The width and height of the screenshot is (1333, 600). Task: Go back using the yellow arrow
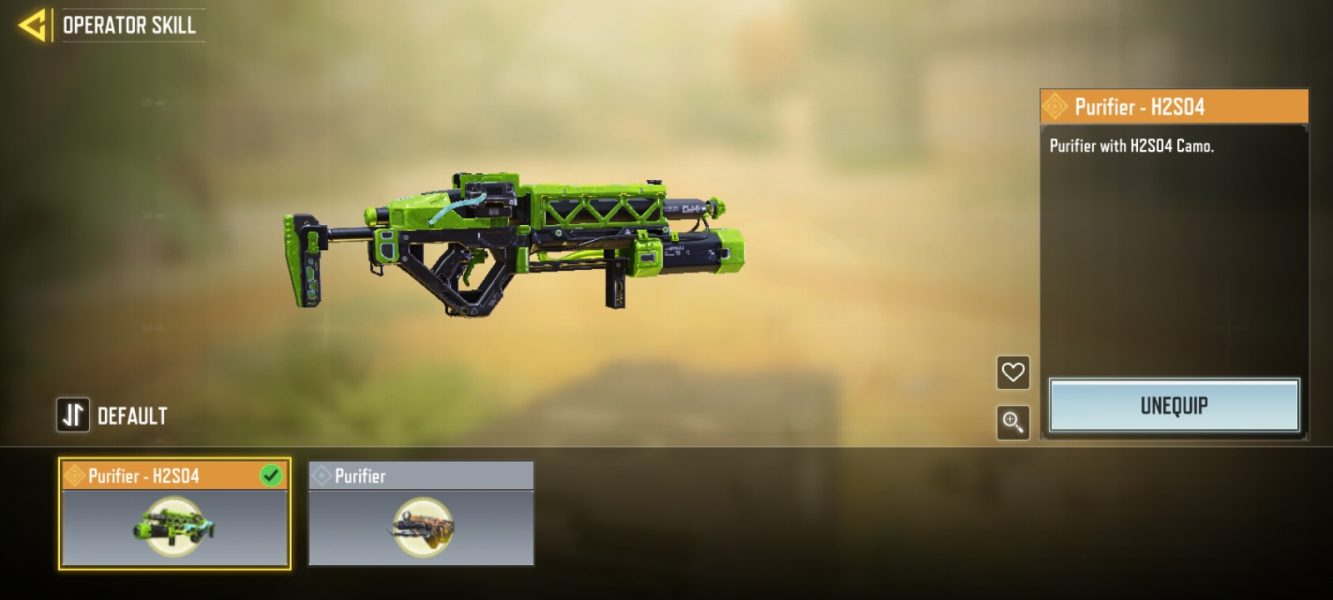(x=32, y=25)
